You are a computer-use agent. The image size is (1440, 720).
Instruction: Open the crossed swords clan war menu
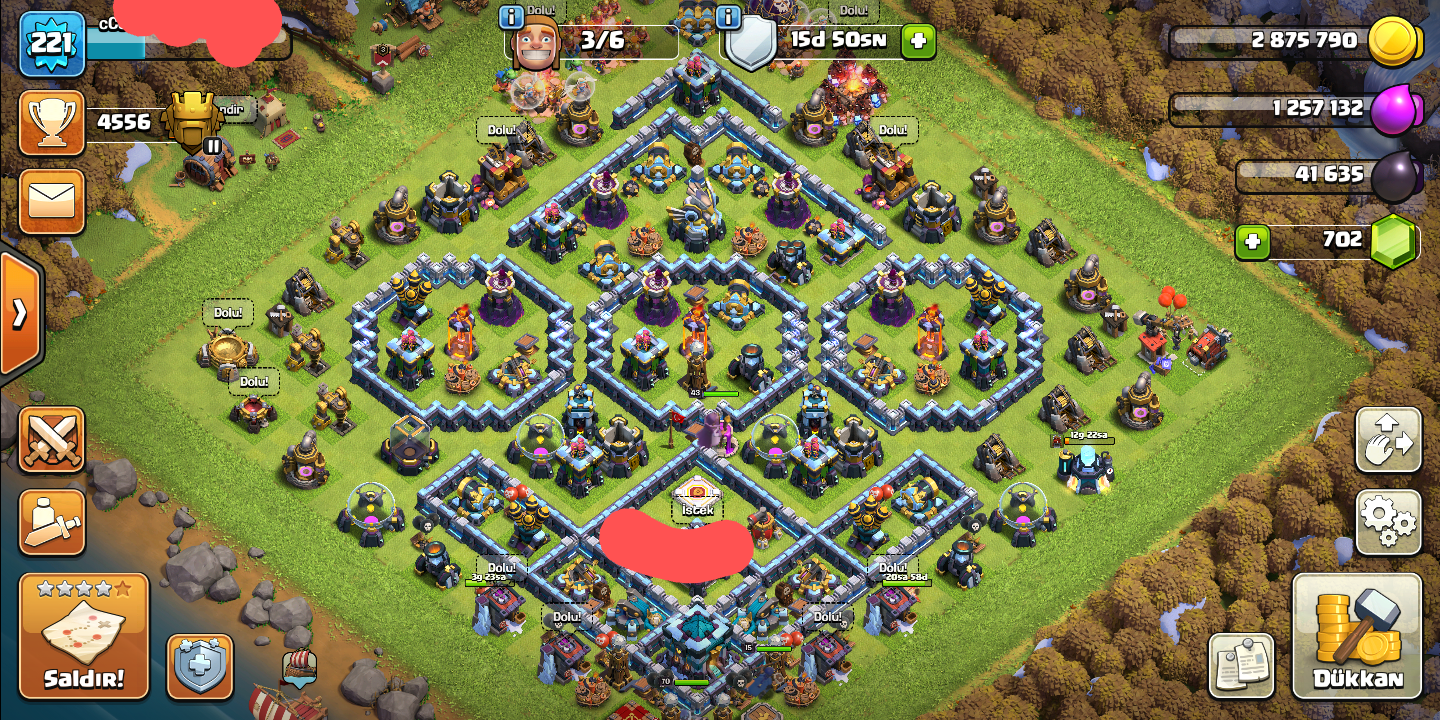point(51,439)
